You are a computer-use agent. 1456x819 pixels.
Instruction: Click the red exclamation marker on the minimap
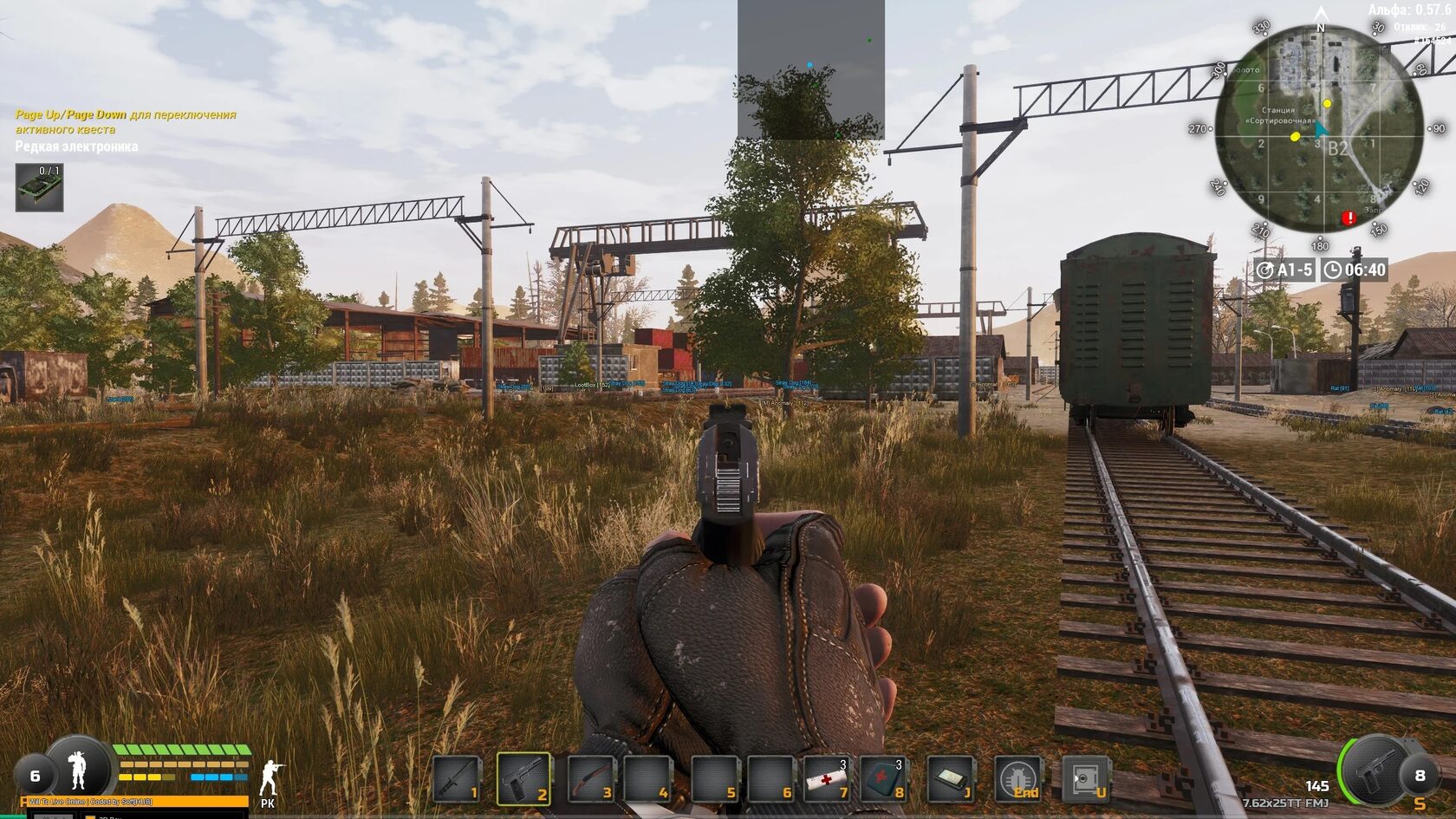click(x=1350, y=218)
